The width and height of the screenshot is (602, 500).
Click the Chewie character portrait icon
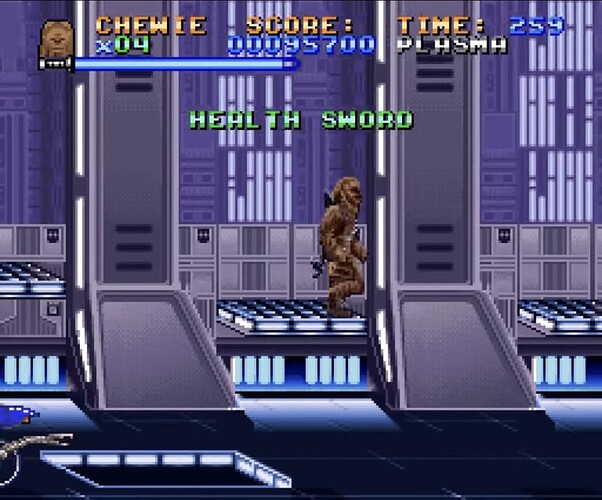point(56,43)
